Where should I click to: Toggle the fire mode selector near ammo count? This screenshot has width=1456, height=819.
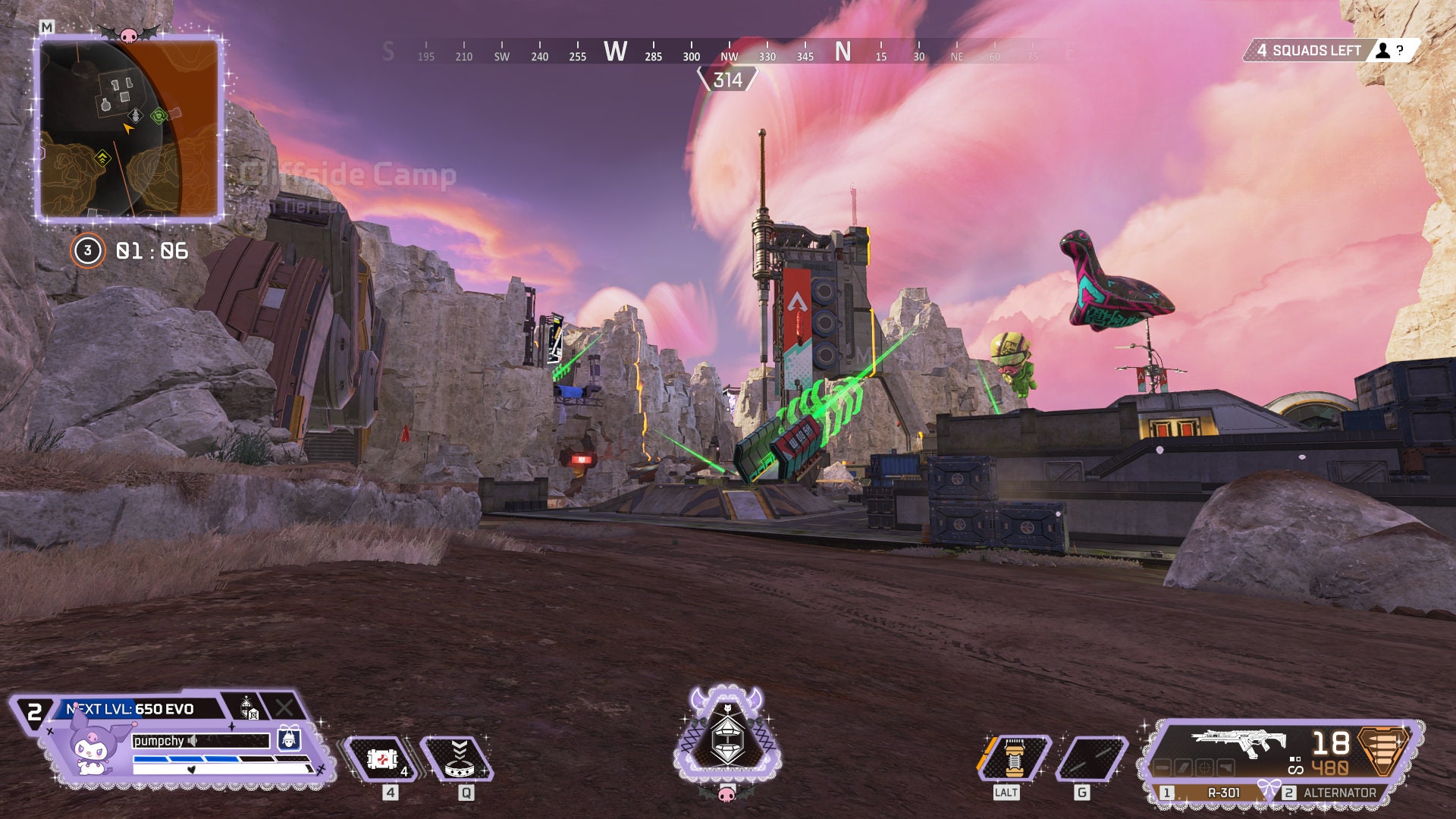[1295, 760]
